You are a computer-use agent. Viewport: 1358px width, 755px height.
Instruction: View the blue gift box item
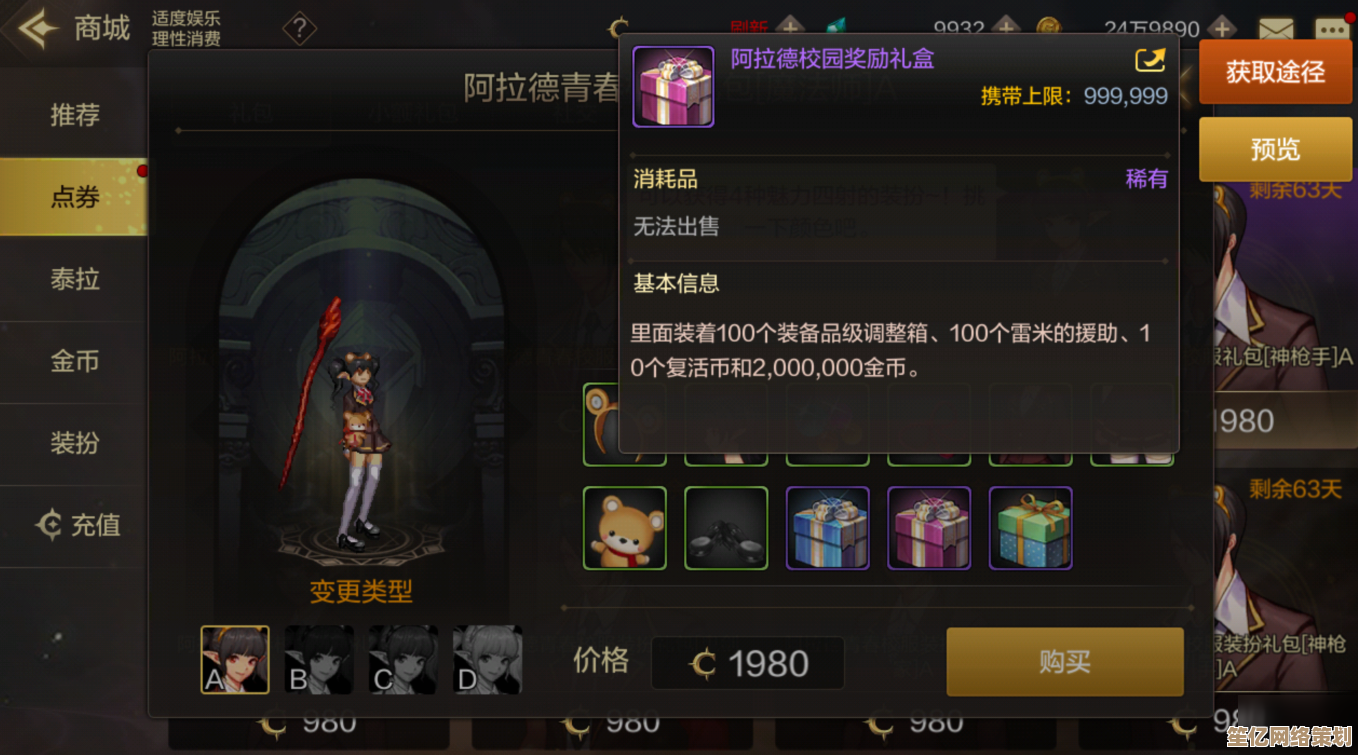(828, 528)
